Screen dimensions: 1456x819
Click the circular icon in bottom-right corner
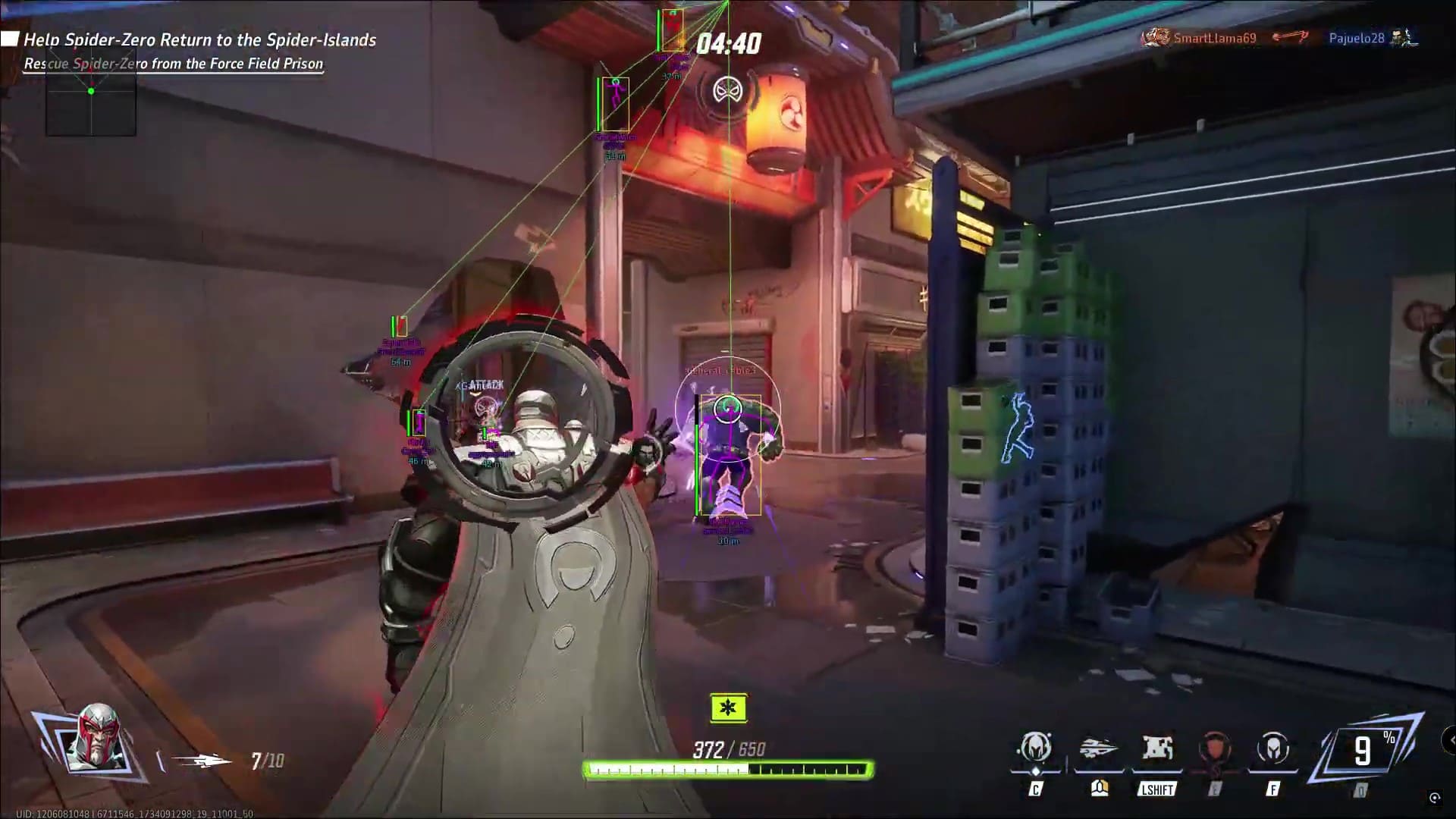coord(1434,798)
